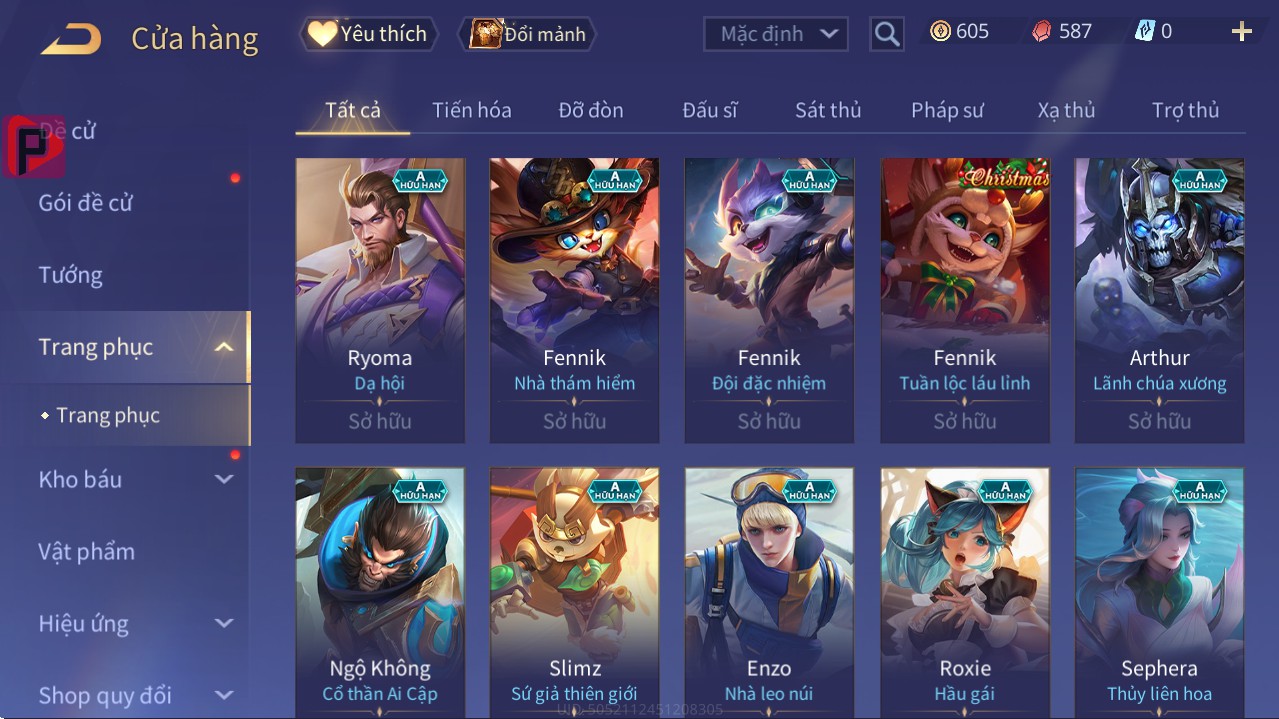Click the magnifying glass search icon
Viewport: 1279px width, 719px height.
(886, 34)
